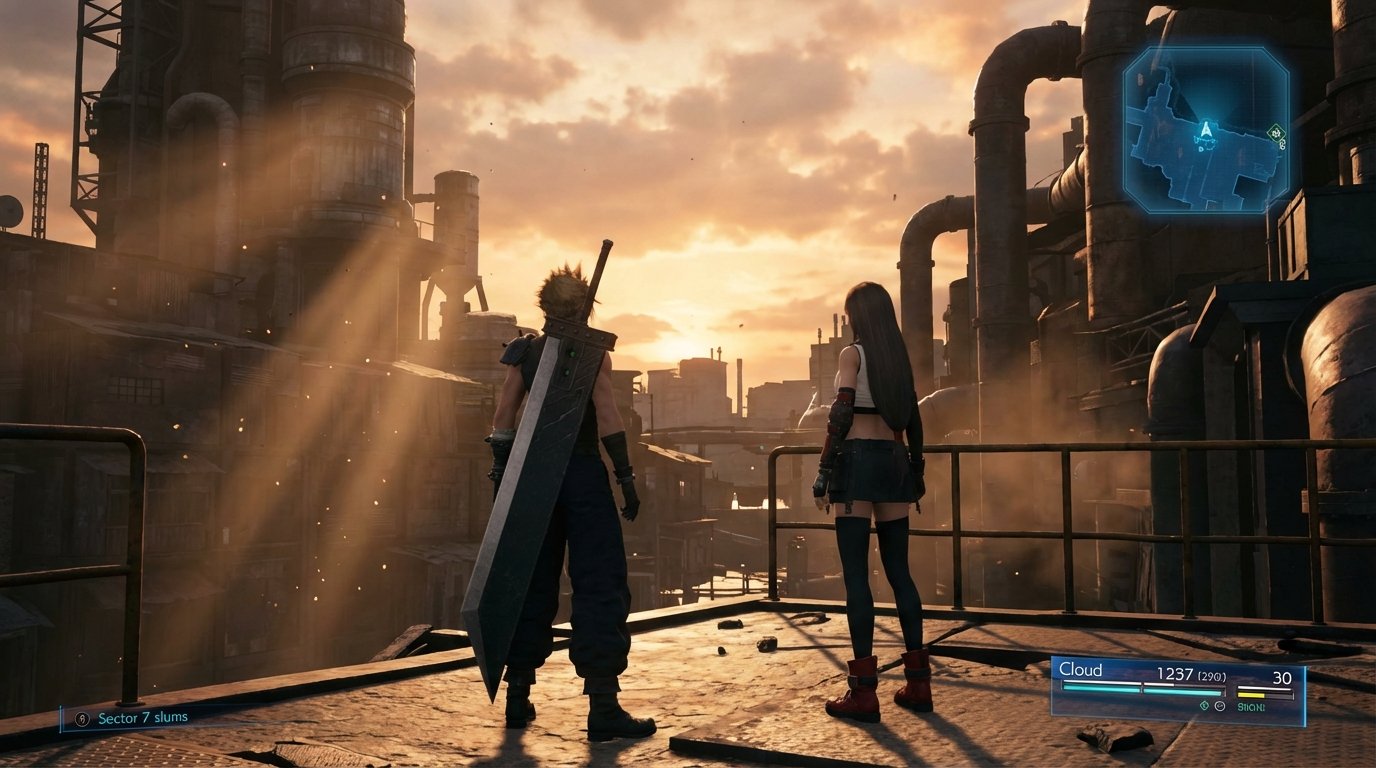This screenshot has height=768, width=1376.
Task: Click the green status text in Cloud's HUD
Action: coord(1251,706)
